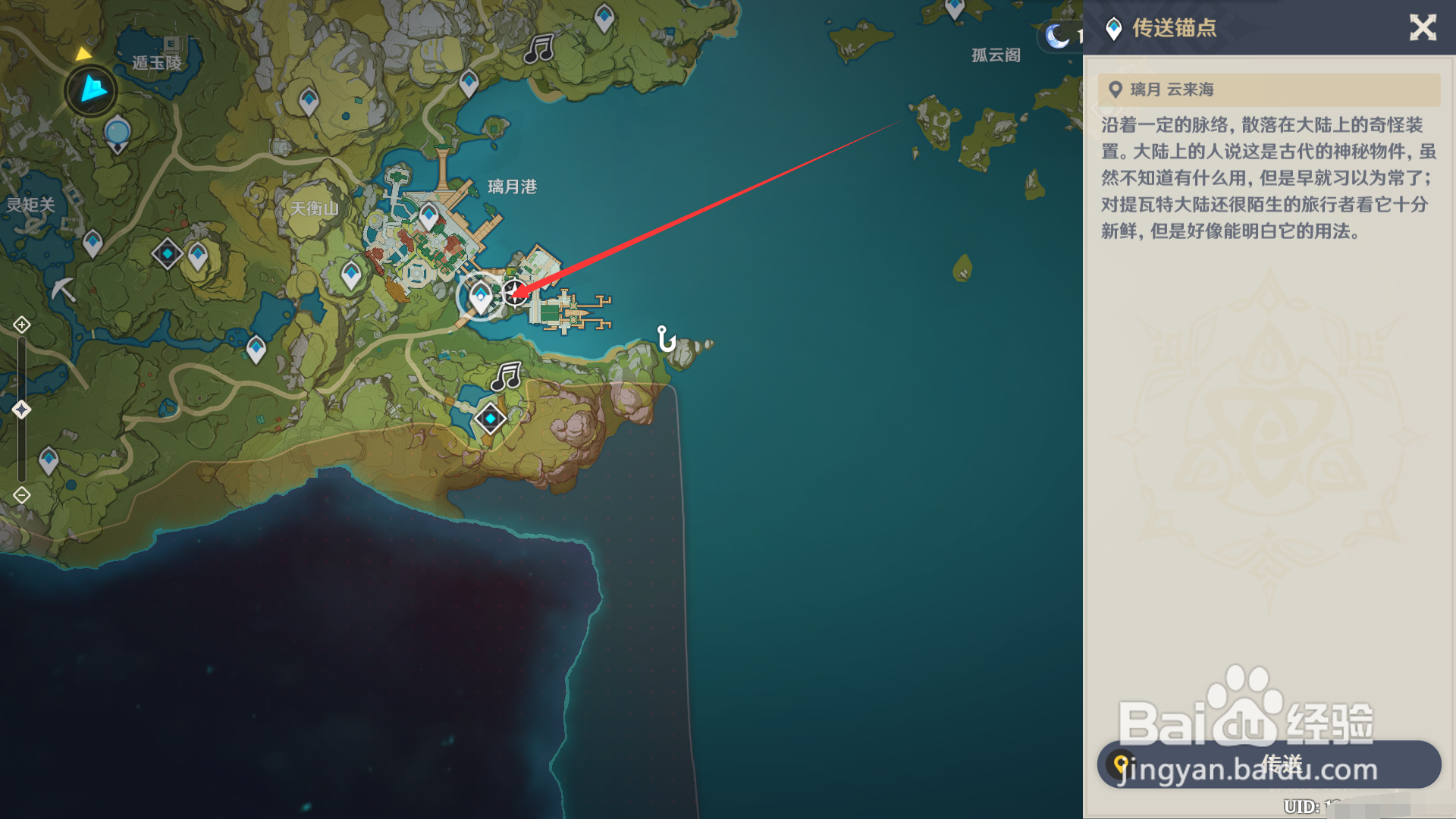The image size is (1456, 819).
Task: Click the crescent moon time icon
Action: coord(1056,36)
